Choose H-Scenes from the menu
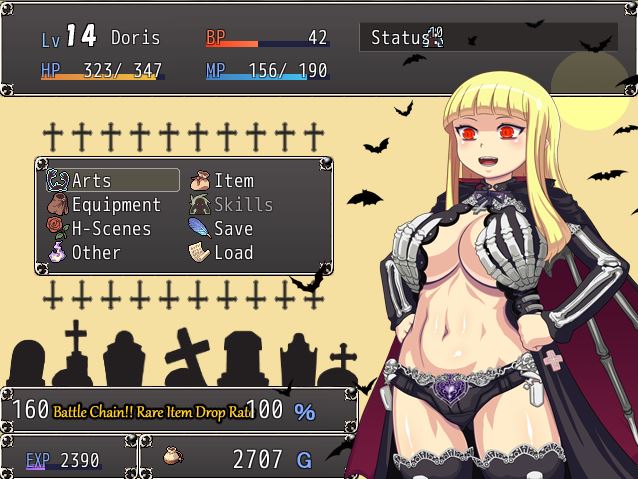 click(110, 229)
